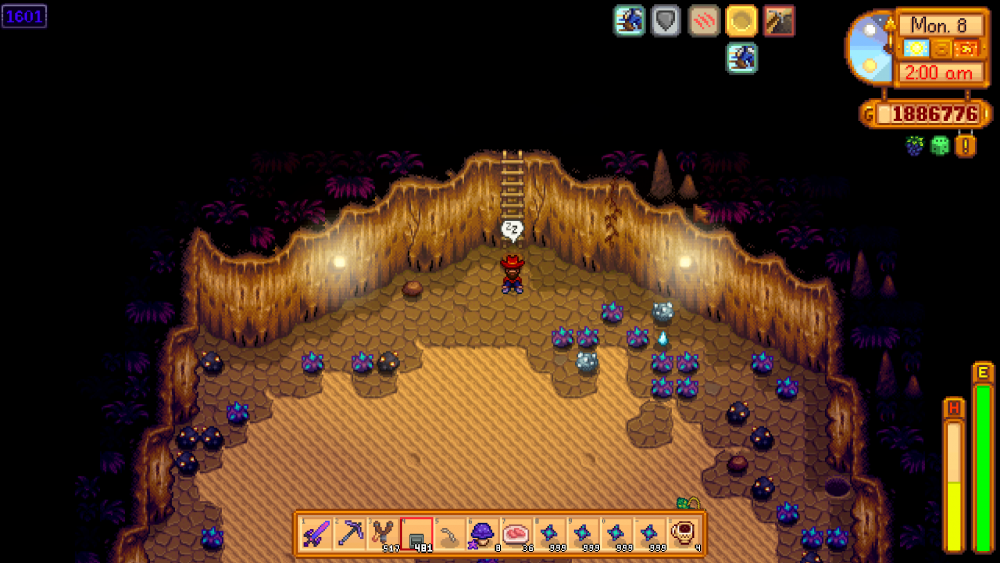The width and height of the screenshot is (1000, 563).
Task: Choose the coffee cup slot
Action: (x=685, y=533)
